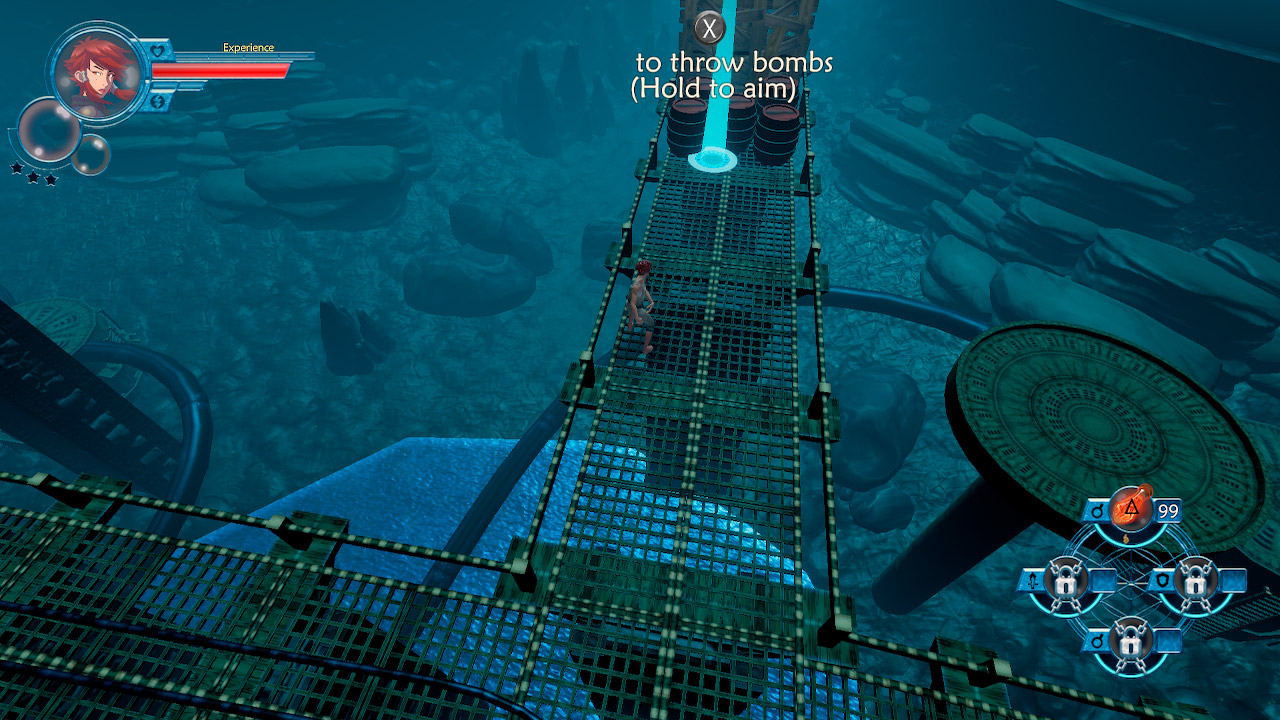The width and height of the screenshot is (1280, 720).
Task: Select the ammo count box showing 99
Action: (1167, 509)
